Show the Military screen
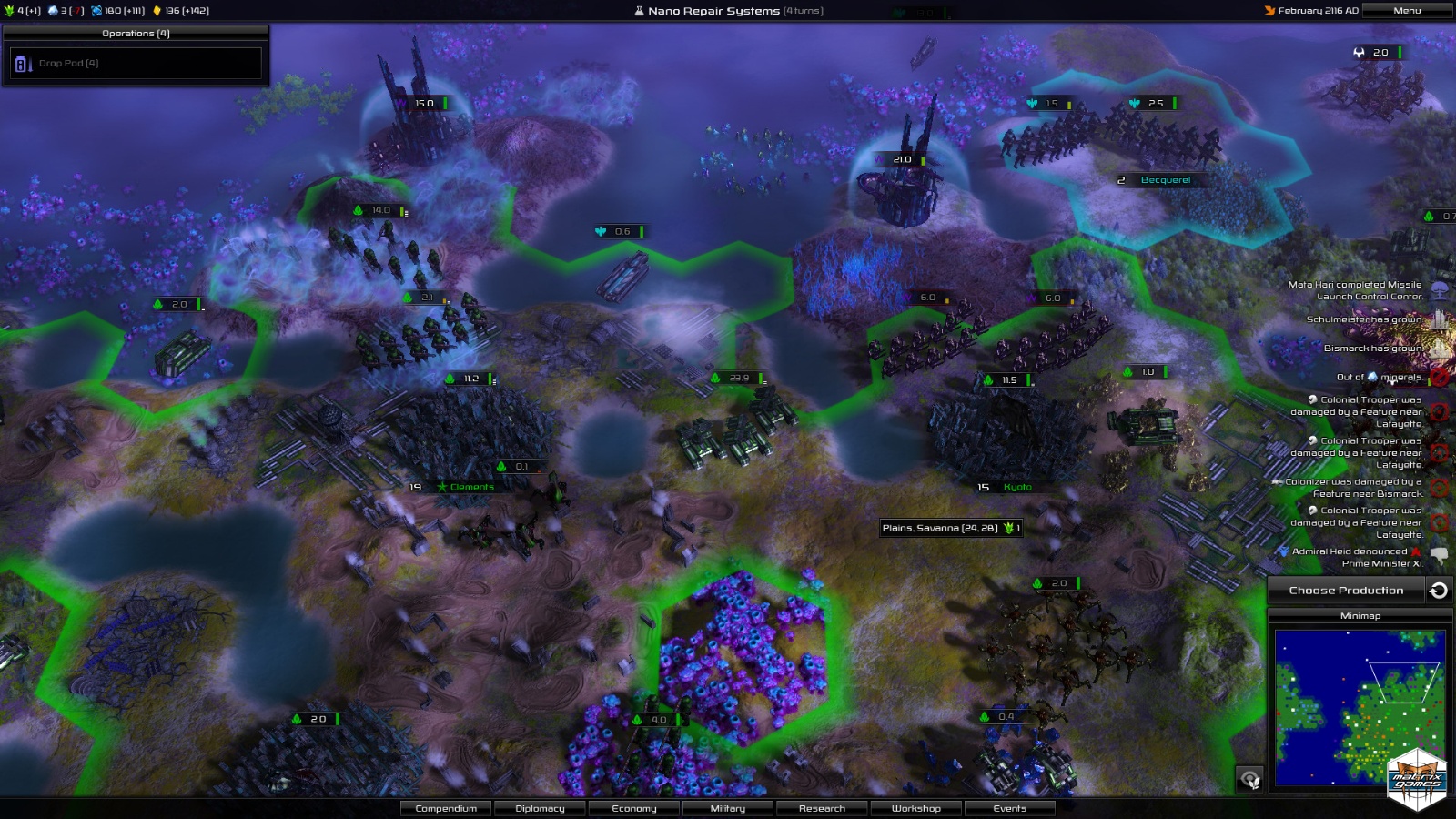 728,808
